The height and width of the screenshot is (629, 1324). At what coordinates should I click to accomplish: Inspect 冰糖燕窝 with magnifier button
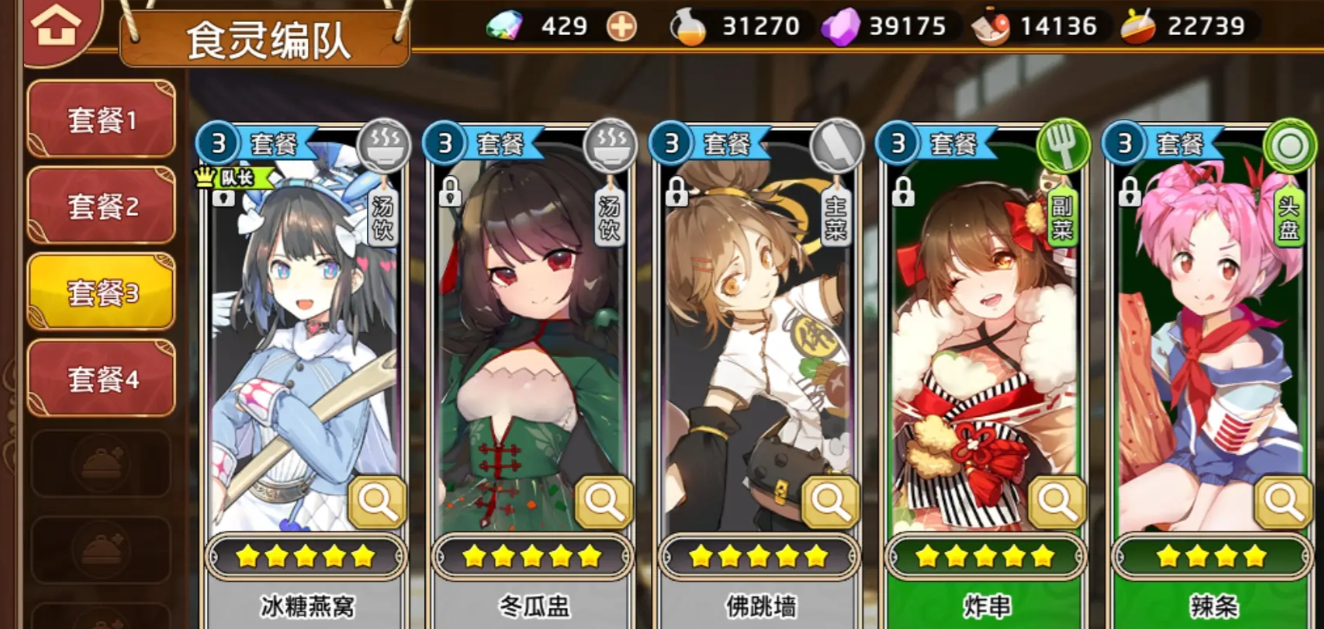378,502
